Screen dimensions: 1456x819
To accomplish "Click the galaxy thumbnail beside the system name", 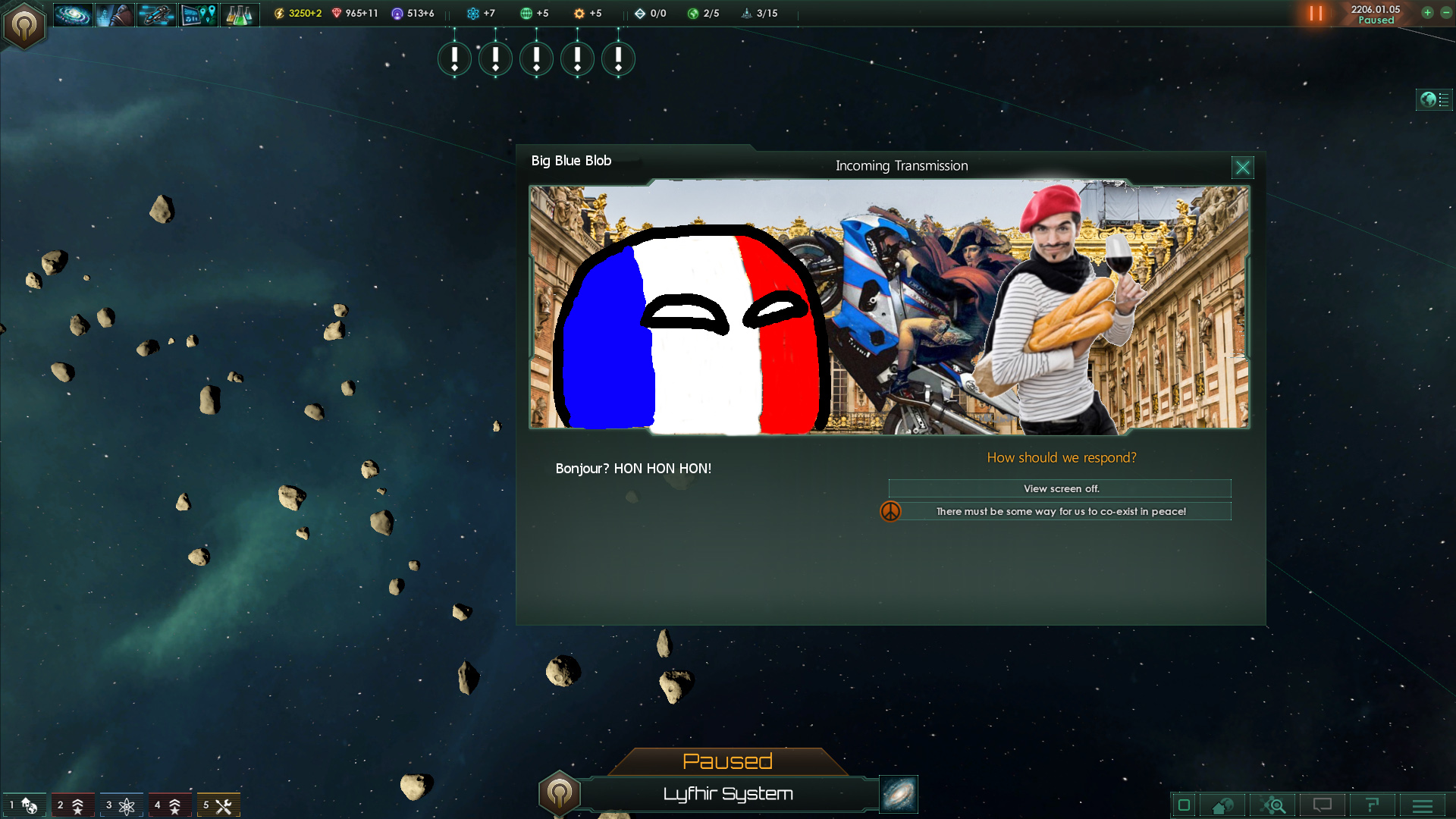I will pyautogui.click(x=897, y=794).
